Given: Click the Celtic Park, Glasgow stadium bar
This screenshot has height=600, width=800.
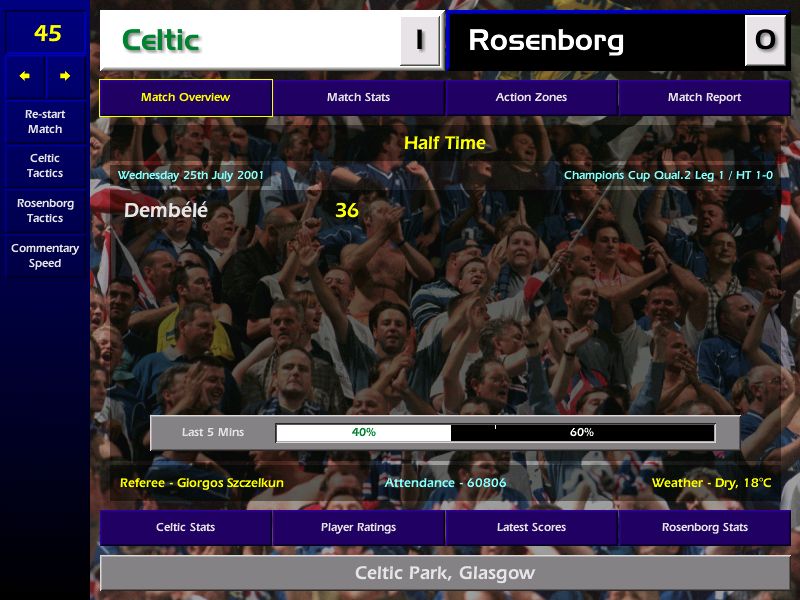Looking at the screenshot, I should point(445,573).
